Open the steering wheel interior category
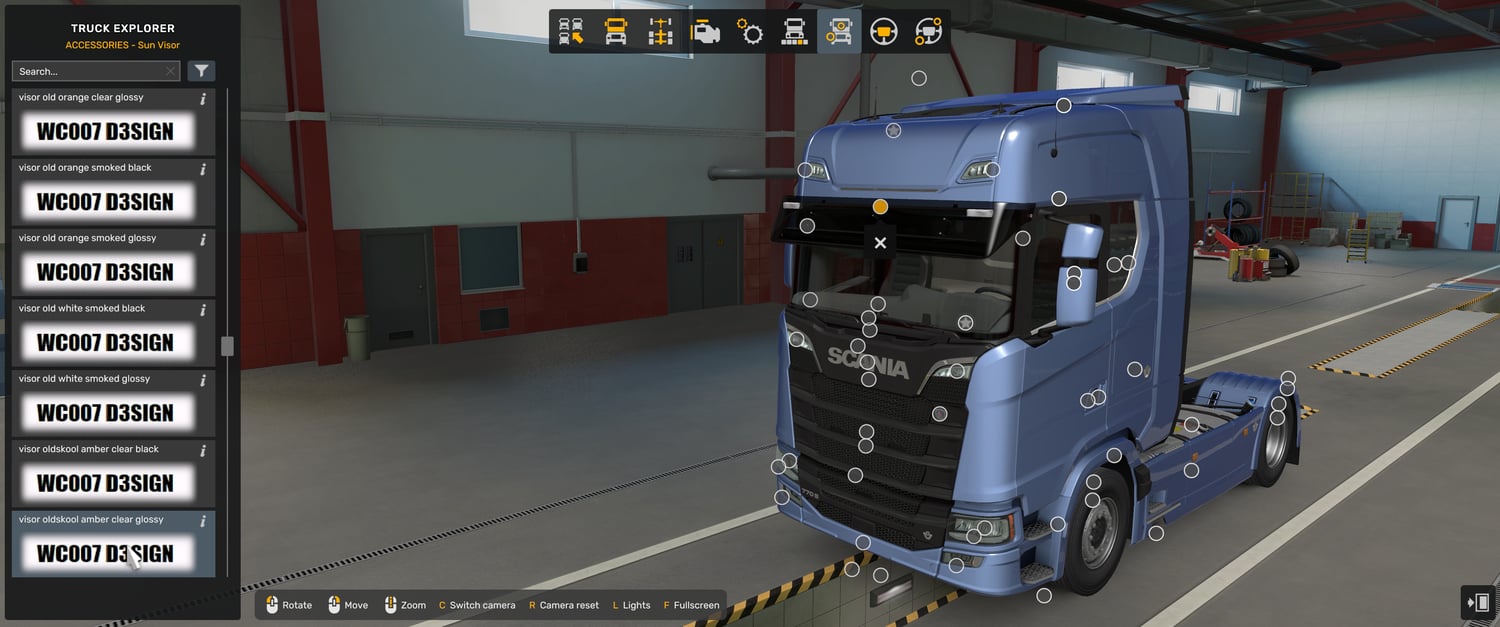 (883, 32)
